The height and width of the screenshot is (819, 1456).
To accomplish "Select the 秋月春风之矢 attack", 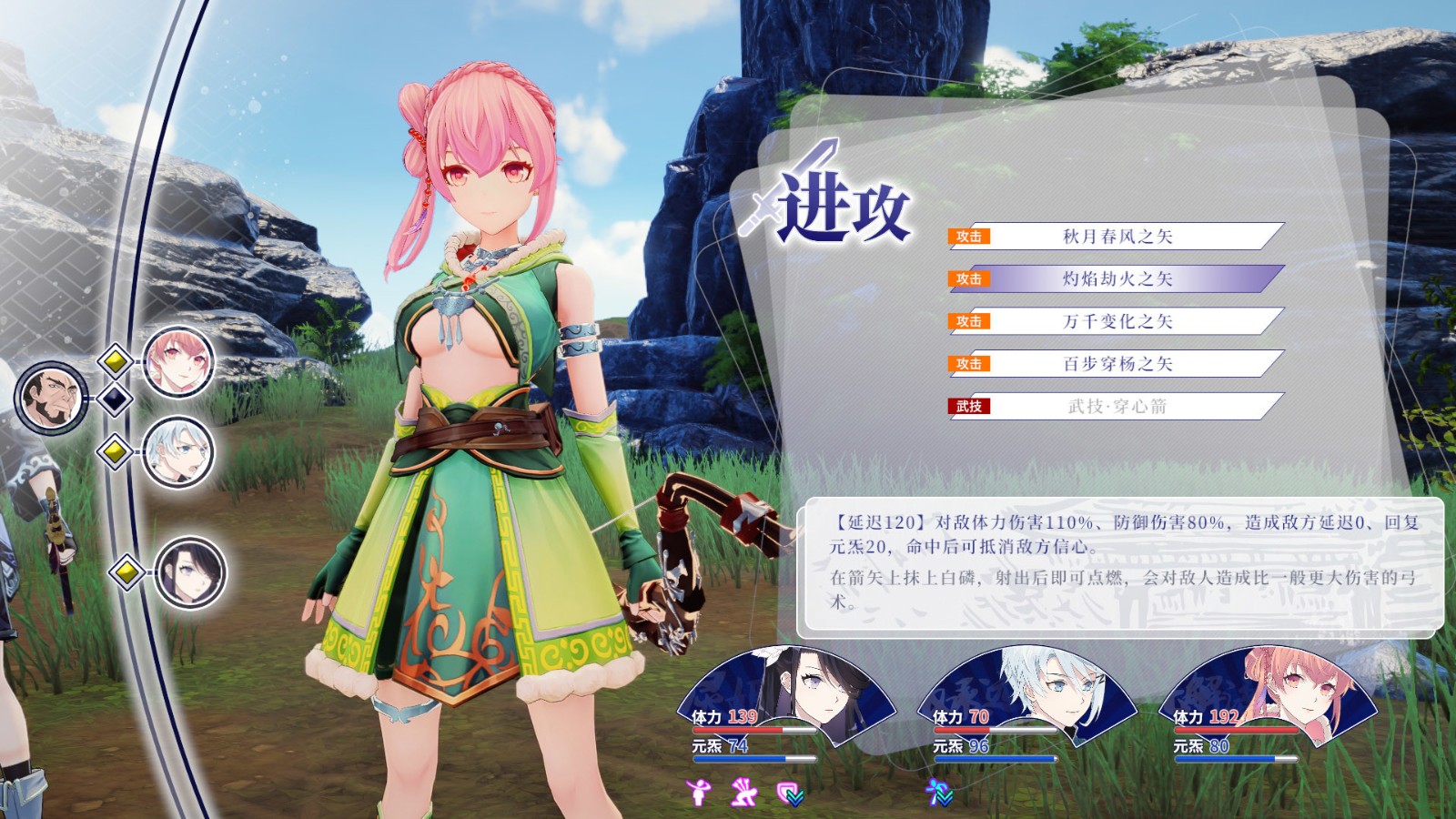I will click(x=1117, y=237).
